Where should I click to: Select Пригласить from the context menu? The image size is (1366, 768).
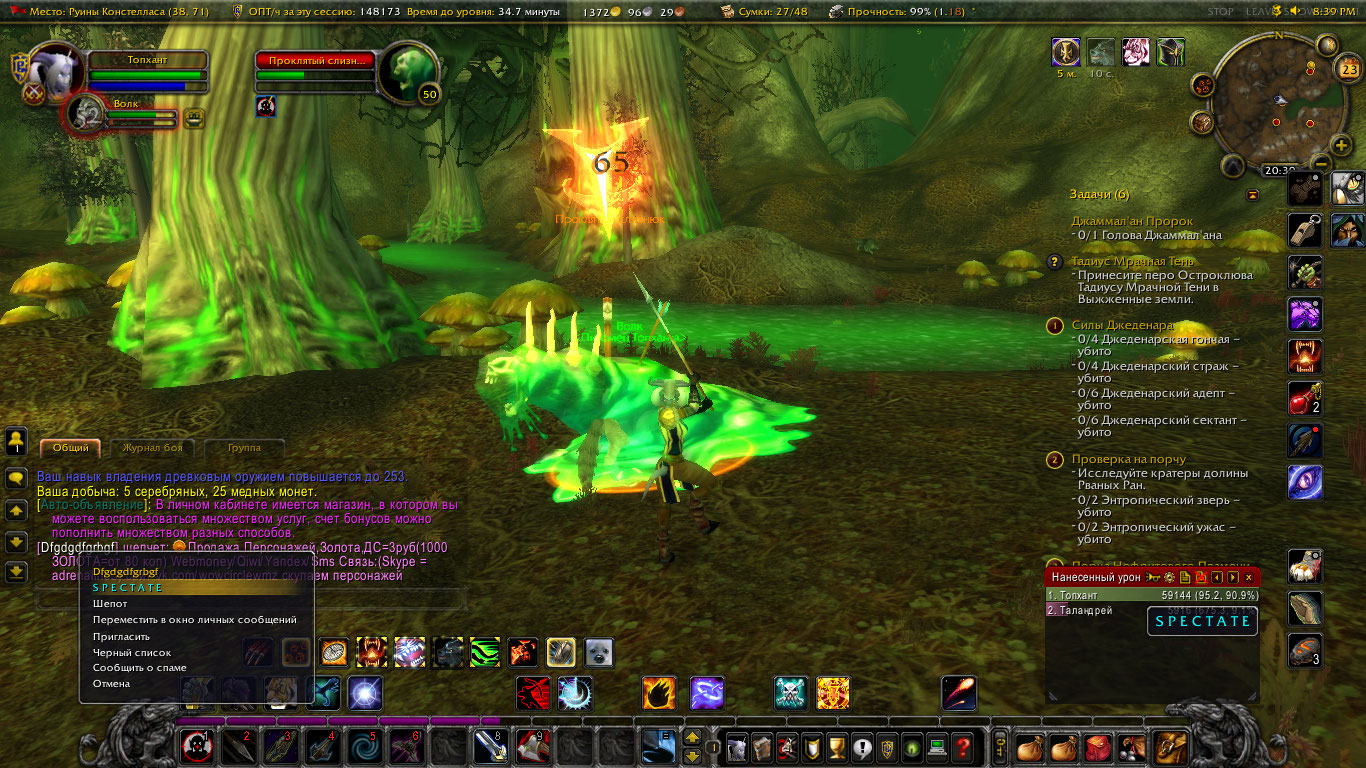(x=121, y=636)
